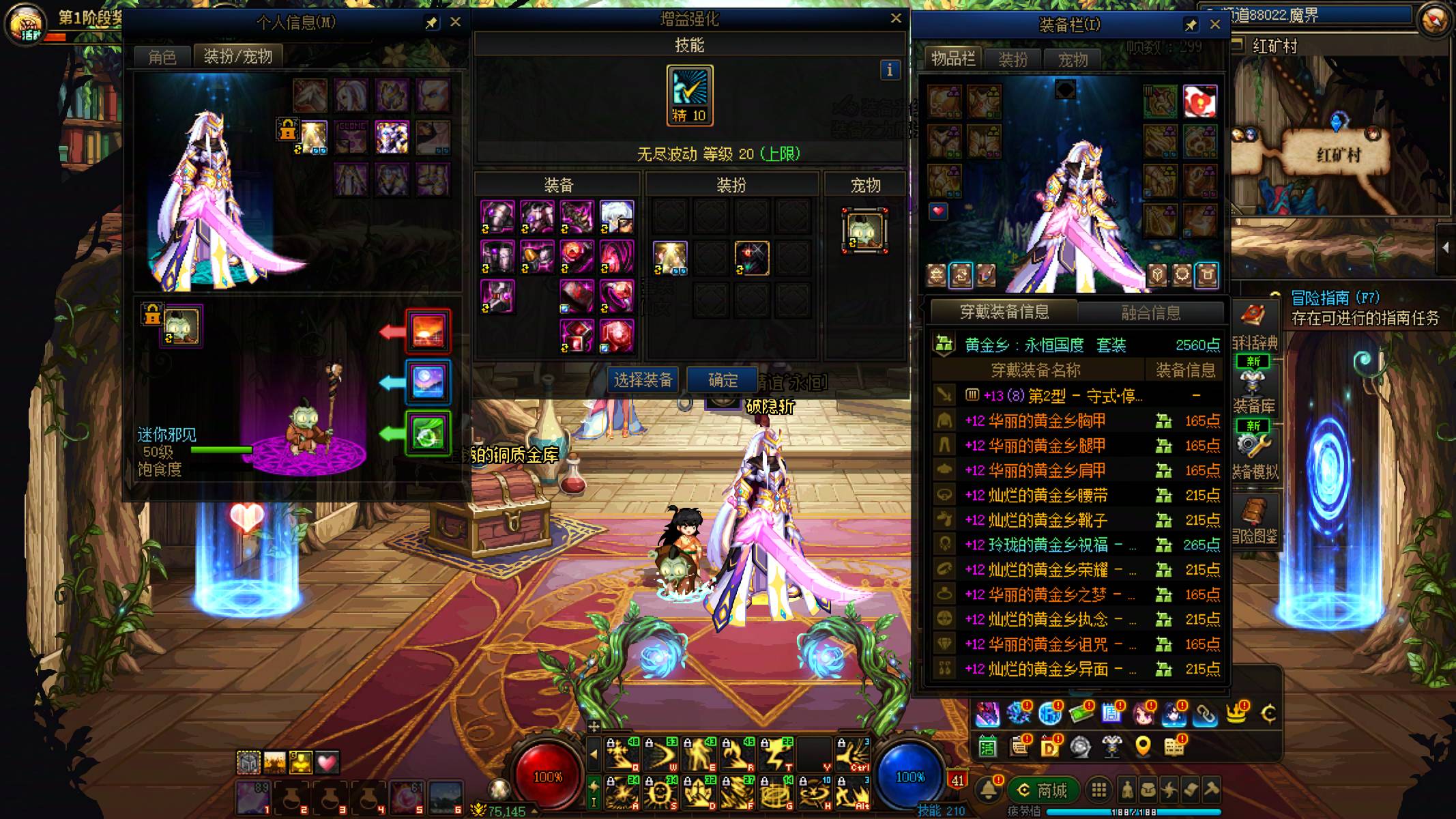Click the 选择装备 button

(643, 380)
